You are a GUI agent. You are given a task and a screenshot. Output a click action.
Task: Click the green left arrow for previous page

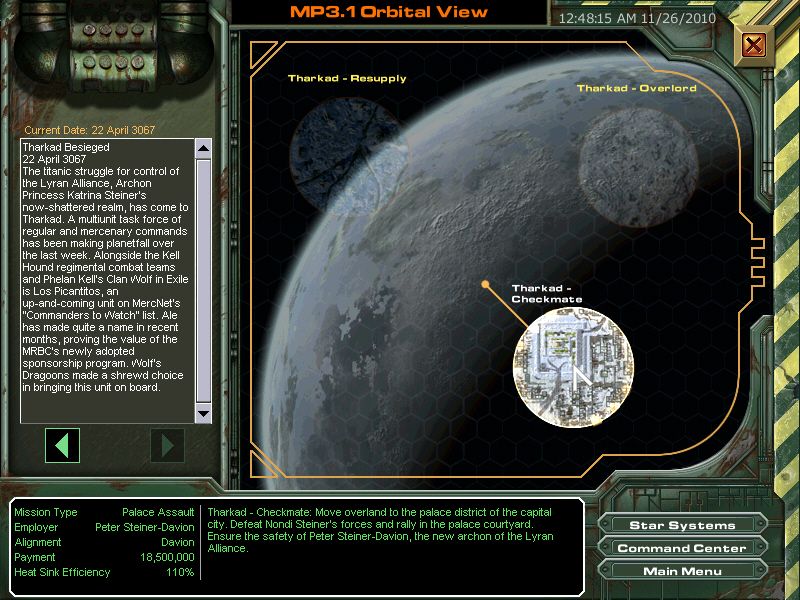coord(63,444)
